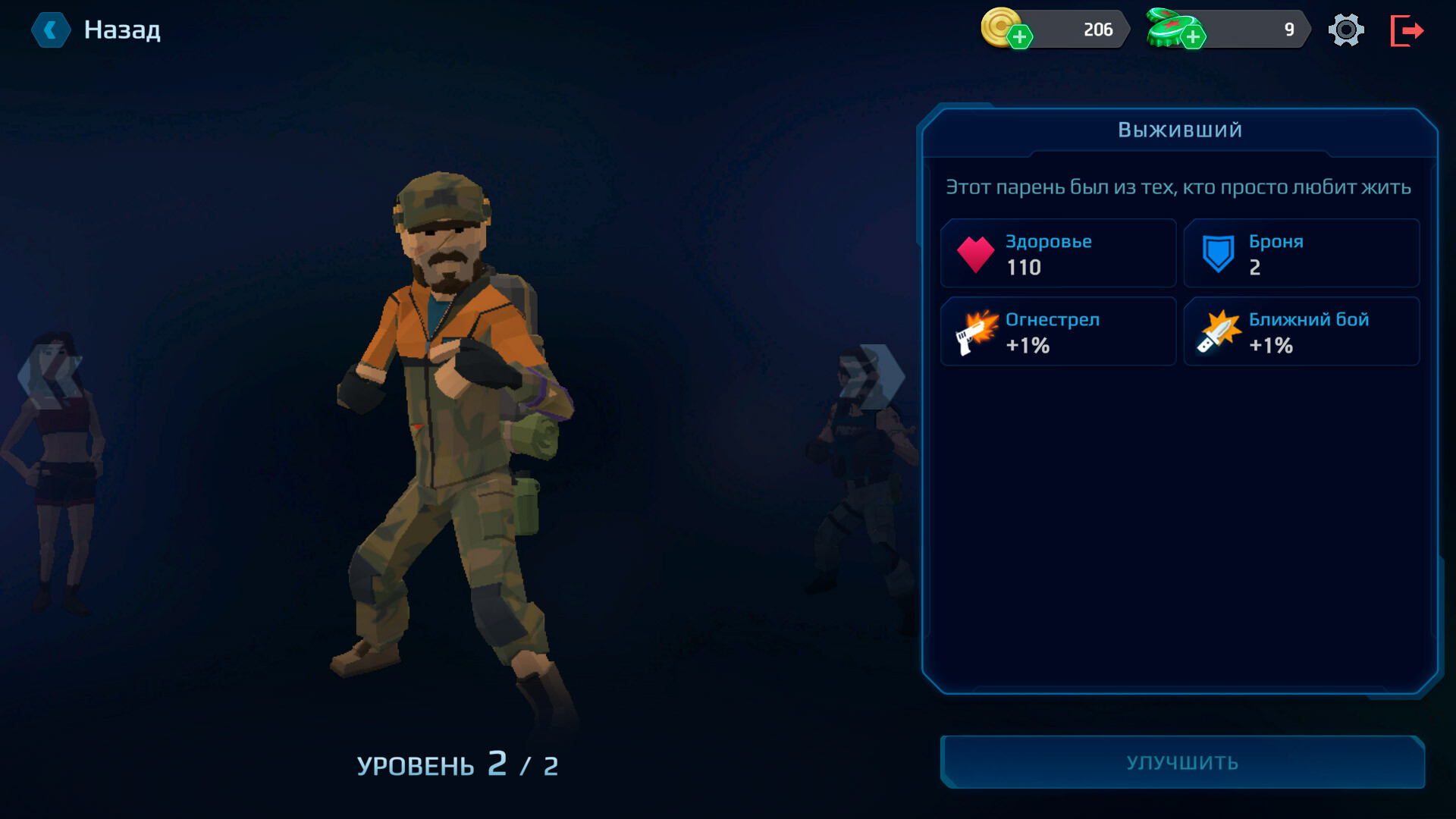Select the Броня armor stat tile

(x=1301, y=253)
